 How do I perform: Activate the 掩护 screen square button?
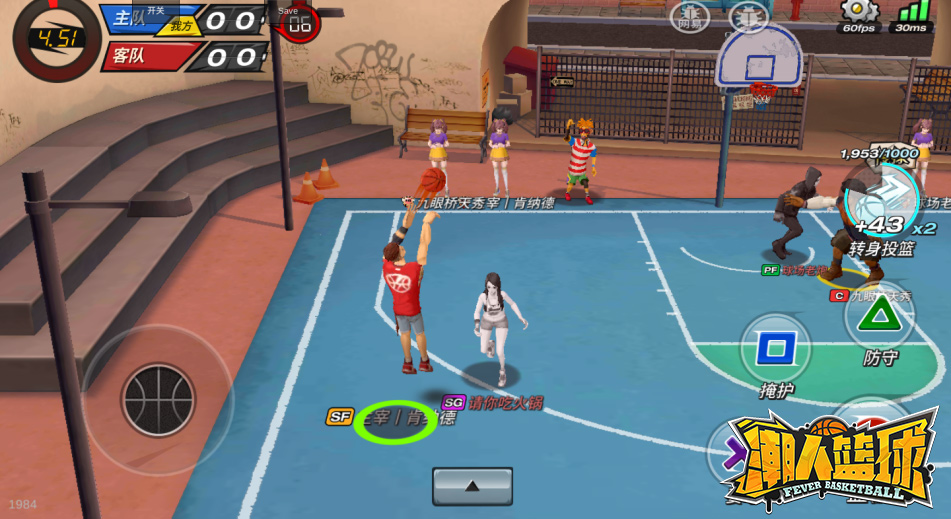pyautogui.click(x=775, y=349)
